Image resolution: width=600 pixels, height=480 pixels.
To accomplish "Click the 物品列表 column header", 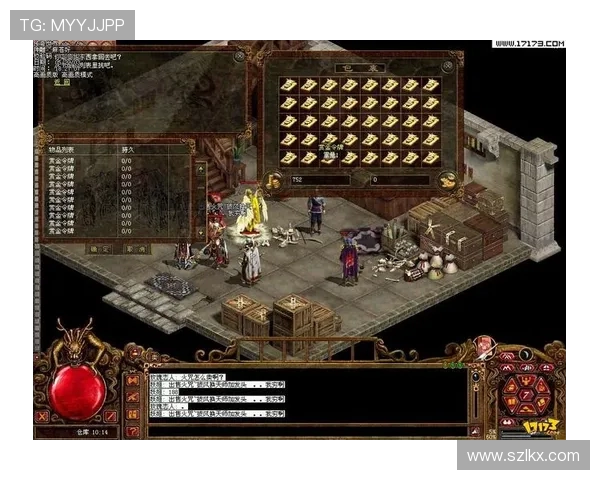I will (63, 148).
